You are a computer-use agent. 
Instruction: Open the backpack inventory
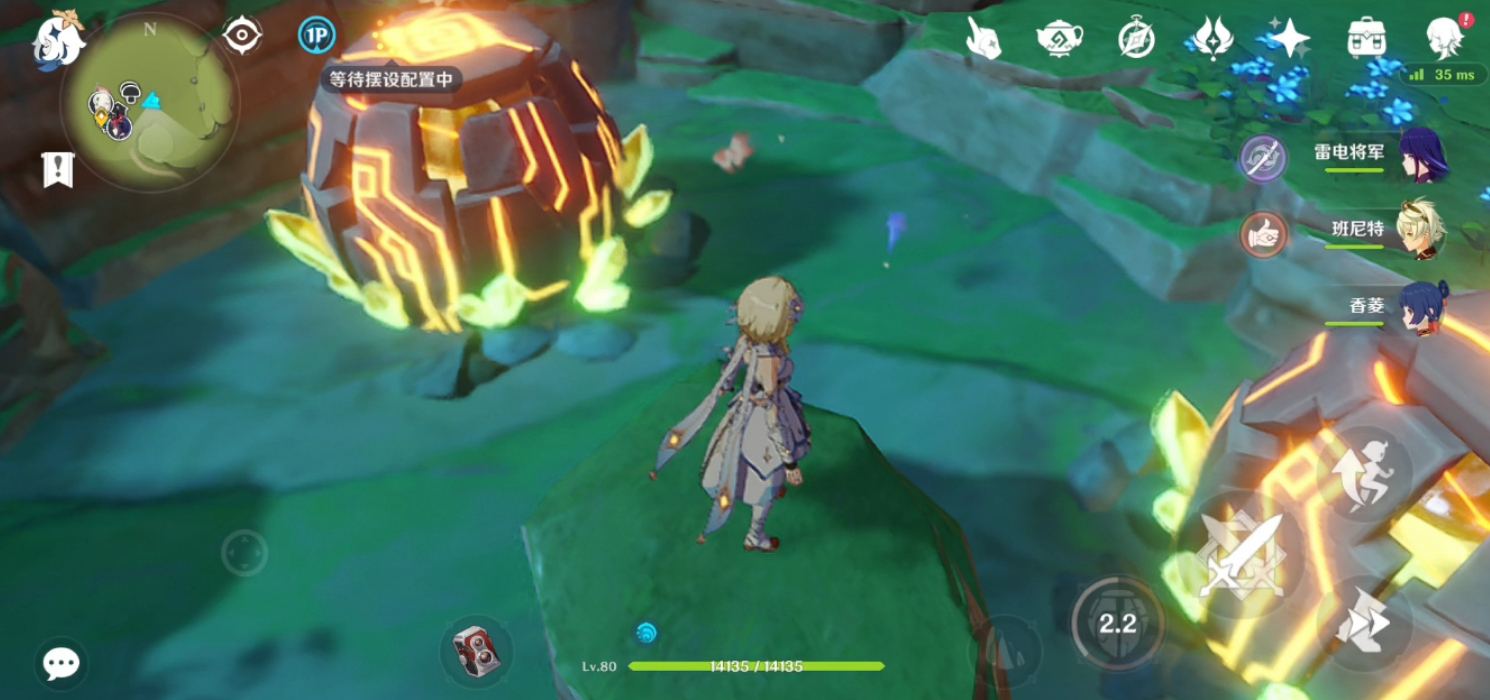1366,38
